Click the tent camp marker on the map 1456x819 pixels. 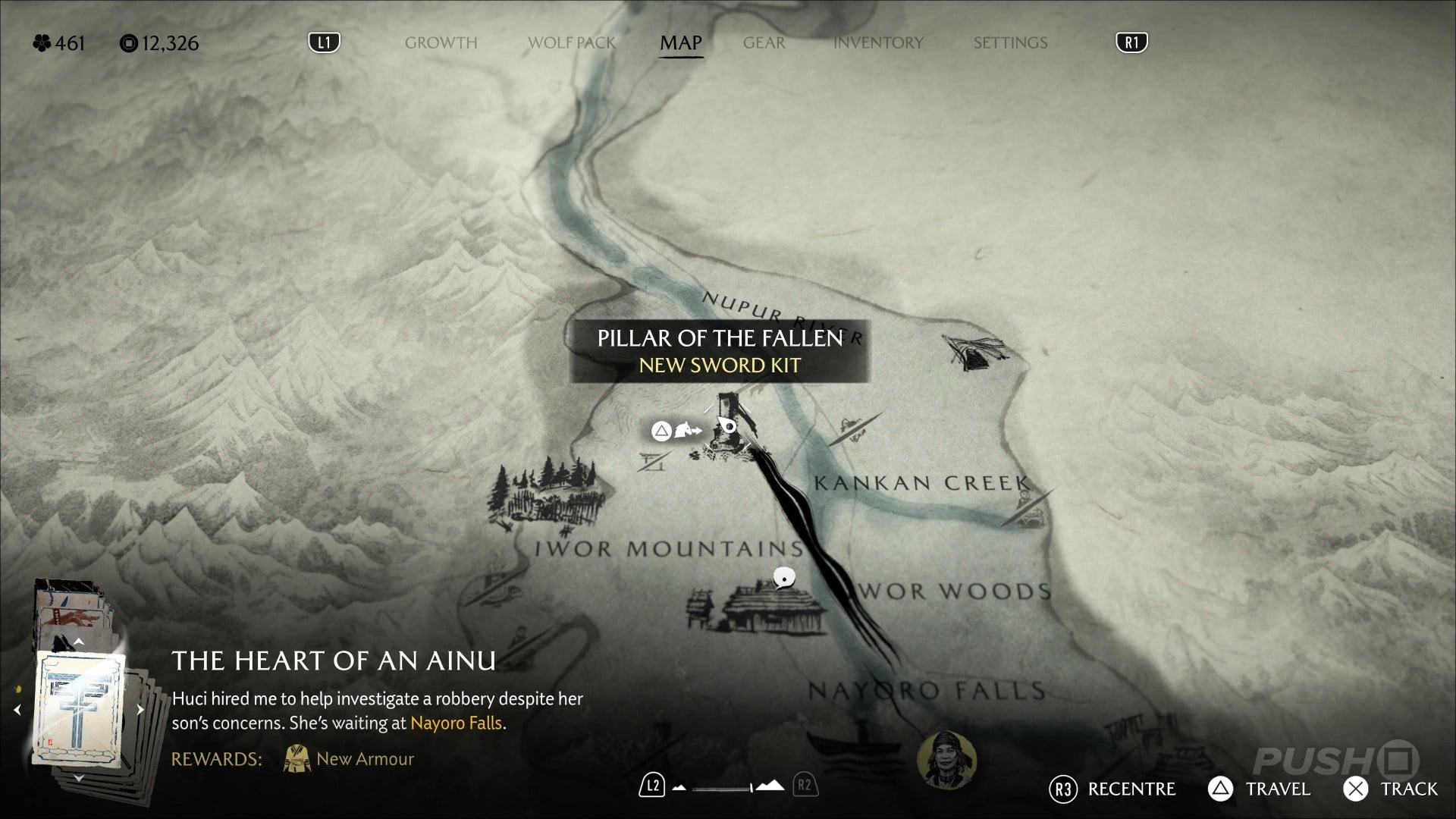click(976, 353)
